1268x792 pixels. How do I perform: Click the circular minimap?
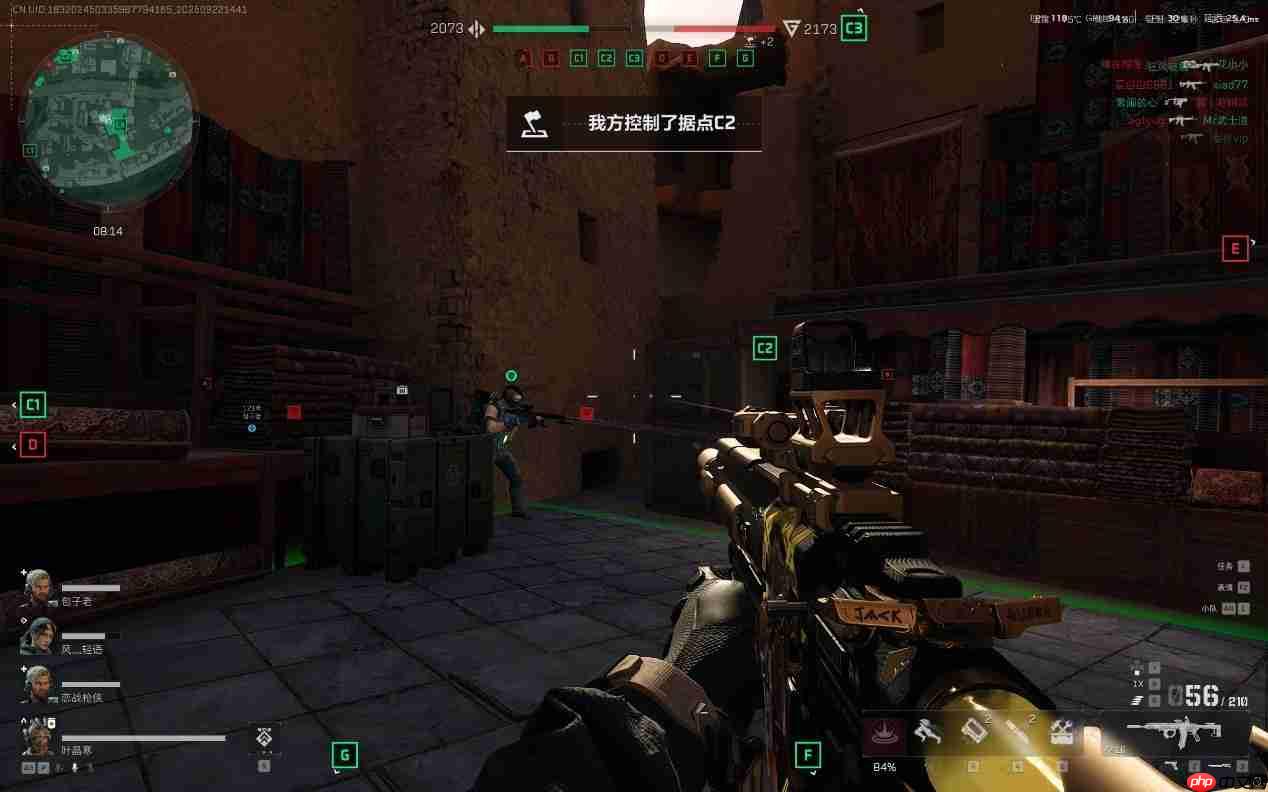click(108, 120)
